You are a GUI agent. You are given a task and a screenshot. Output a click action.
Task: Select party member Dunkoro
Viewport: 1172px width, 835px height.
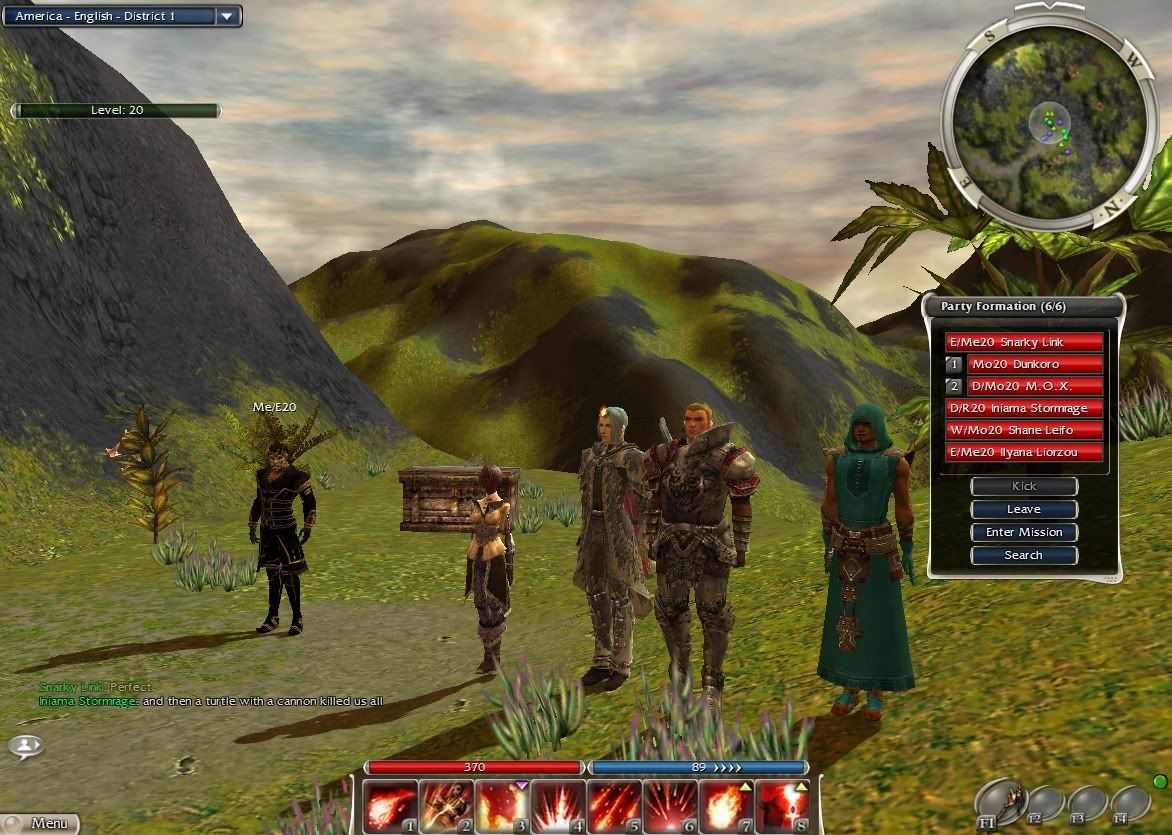1034,364
